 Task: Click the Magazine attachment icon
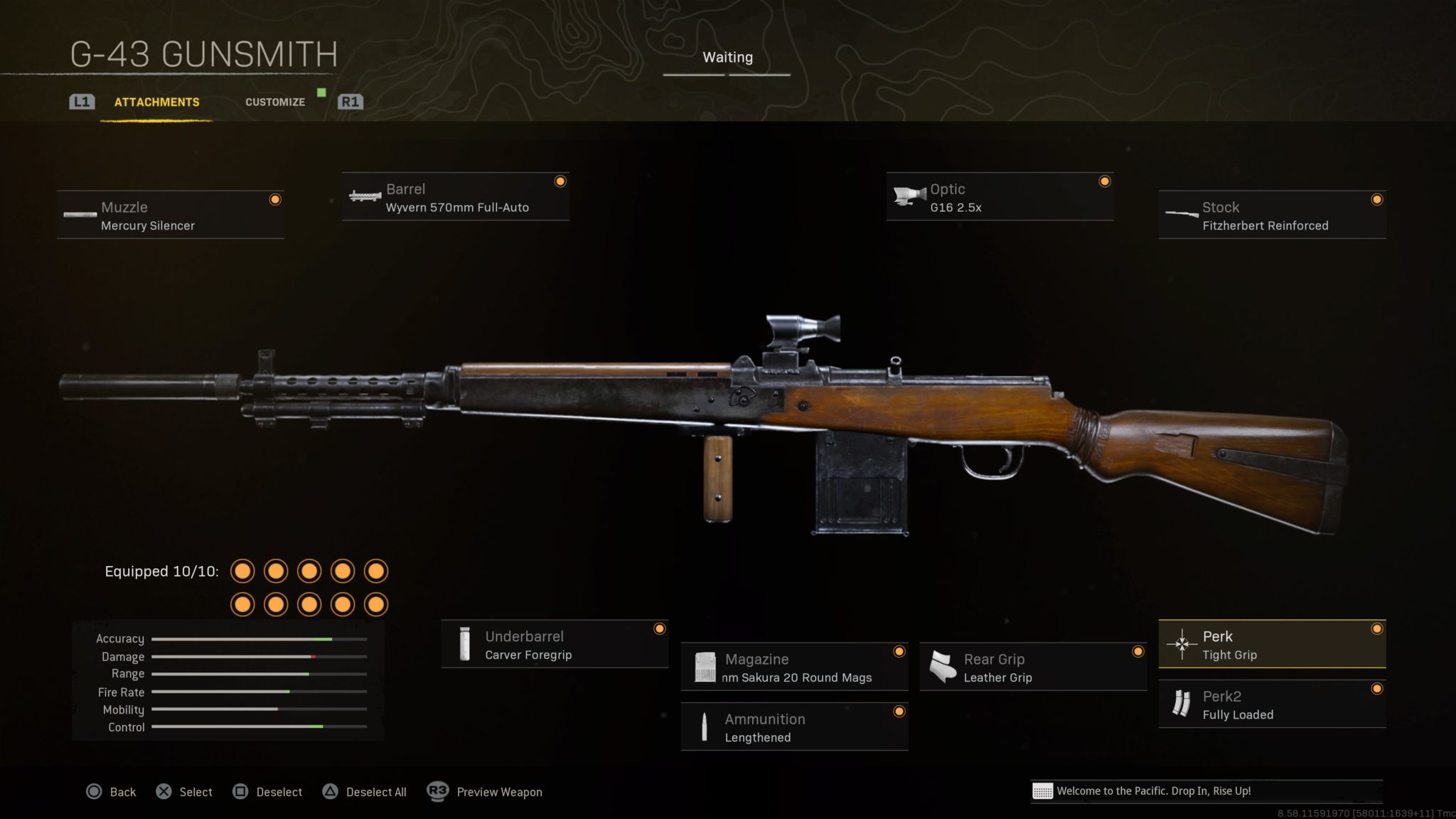pyautogui.click(x=706, y=668)
